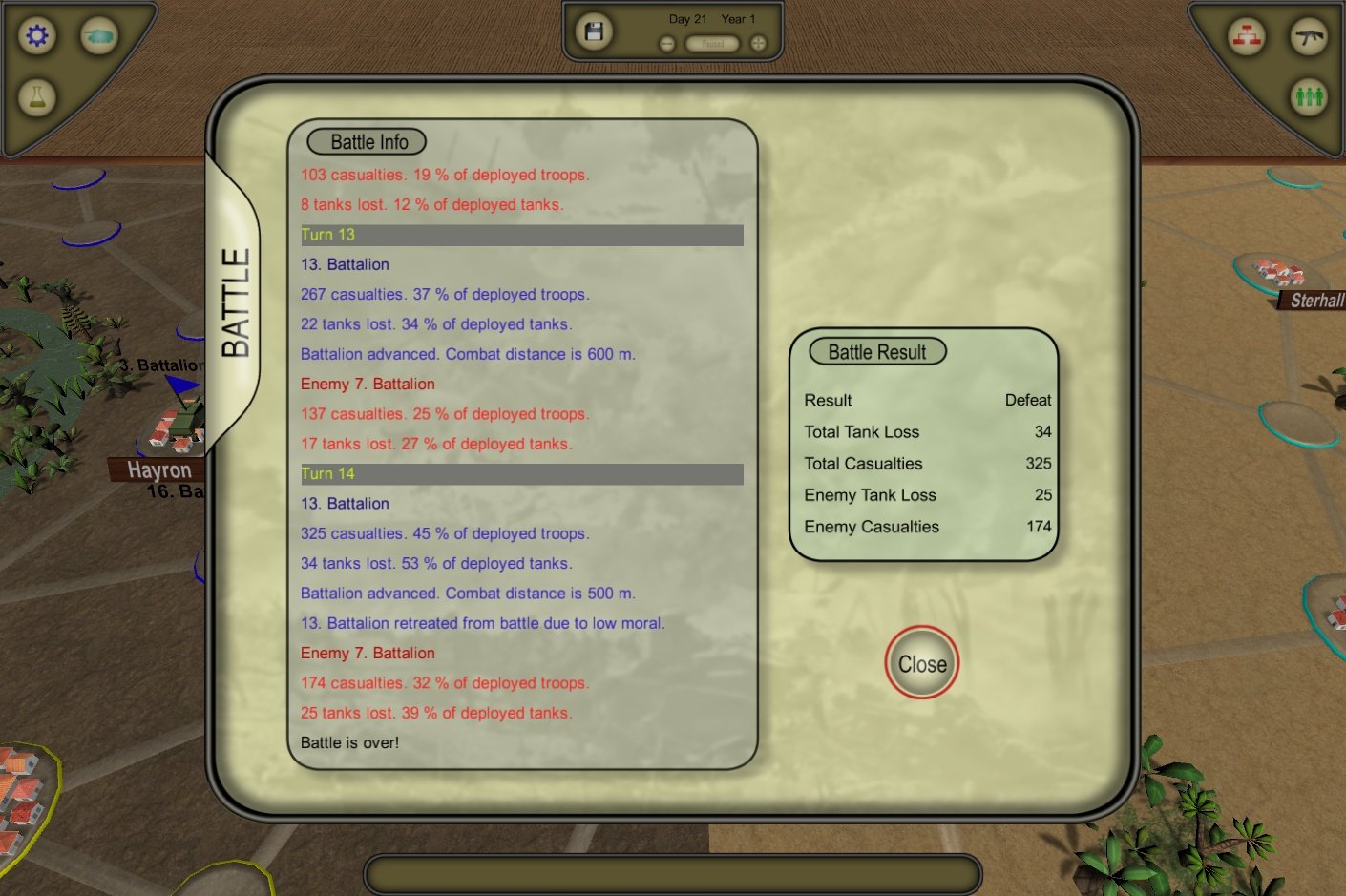Screen dimensions: 1346x896
Task: Open the command hierarchy chart icon
Action: pyautogui.click(x=1246, y=38)
